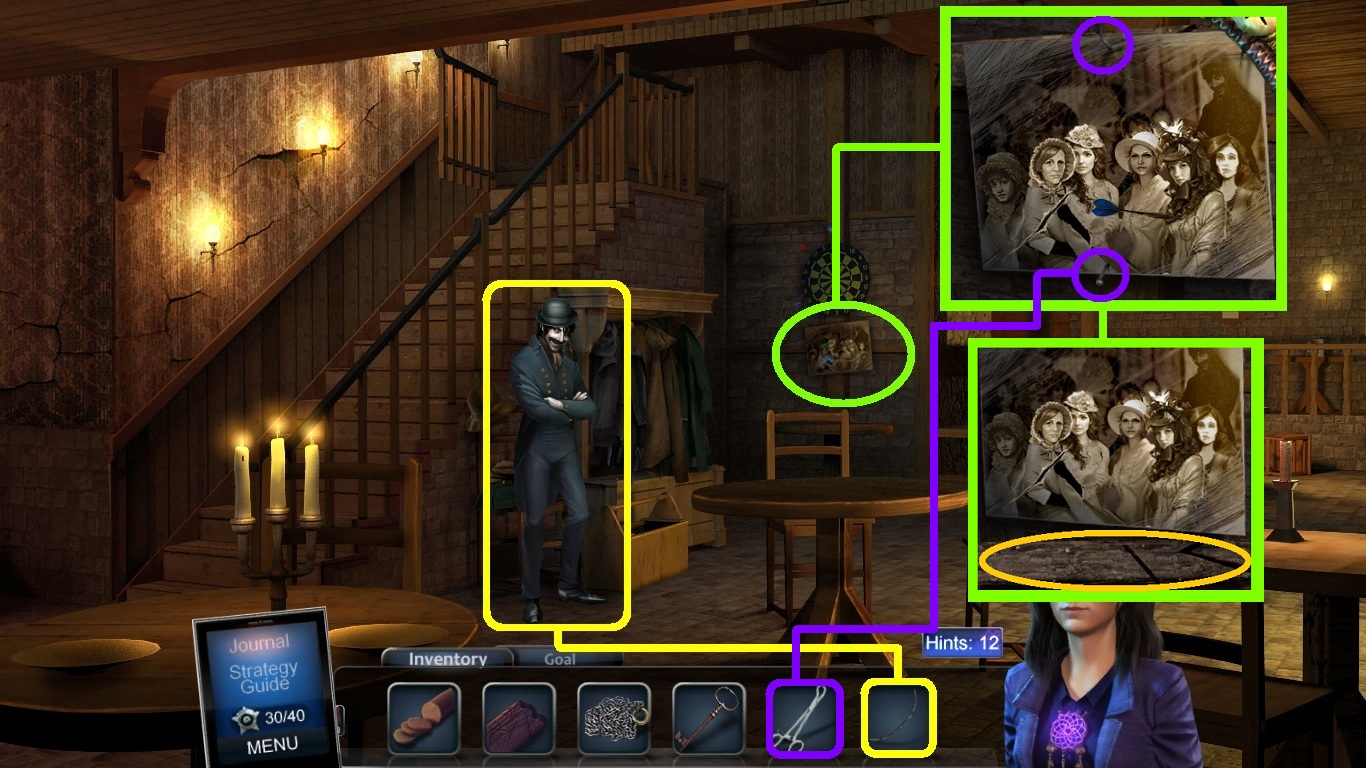Select the forceps pliers inventory item

[x=804, y=718]
